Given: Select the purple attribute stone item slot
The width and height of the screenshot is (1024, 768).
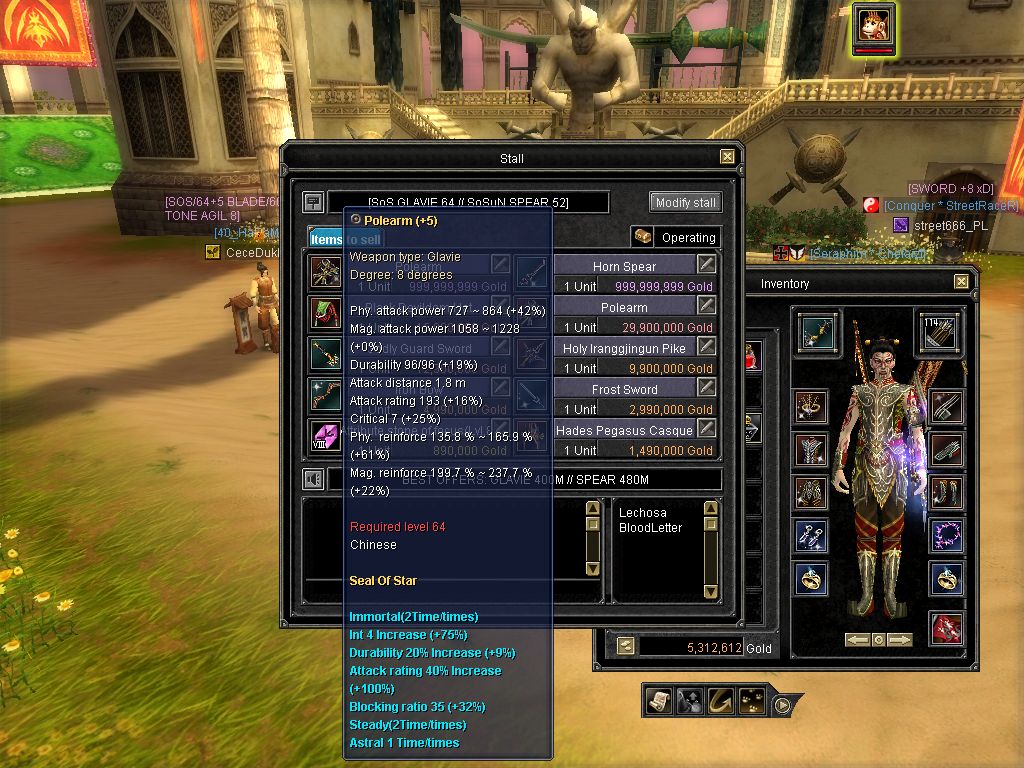Looking at the screenshot, I should point(326,435).
